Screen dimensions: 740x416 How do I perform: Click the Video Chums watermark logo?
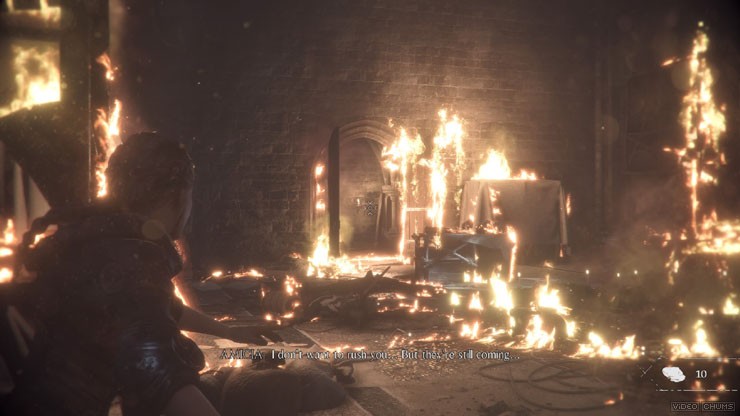(x=704, y=406)
